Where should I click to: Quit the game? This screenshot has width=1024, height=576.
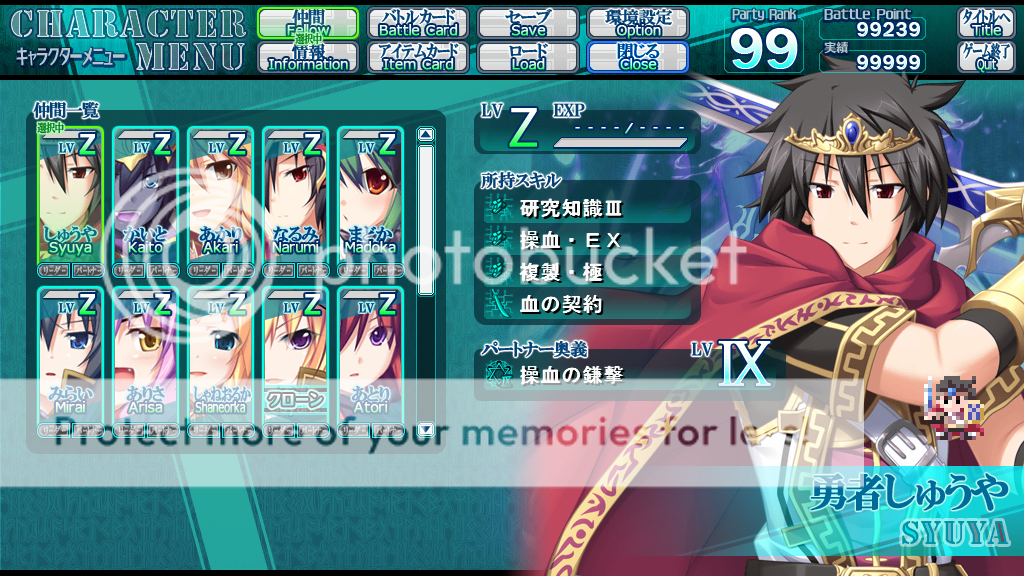pyautogui.click(x=986, y=57)
